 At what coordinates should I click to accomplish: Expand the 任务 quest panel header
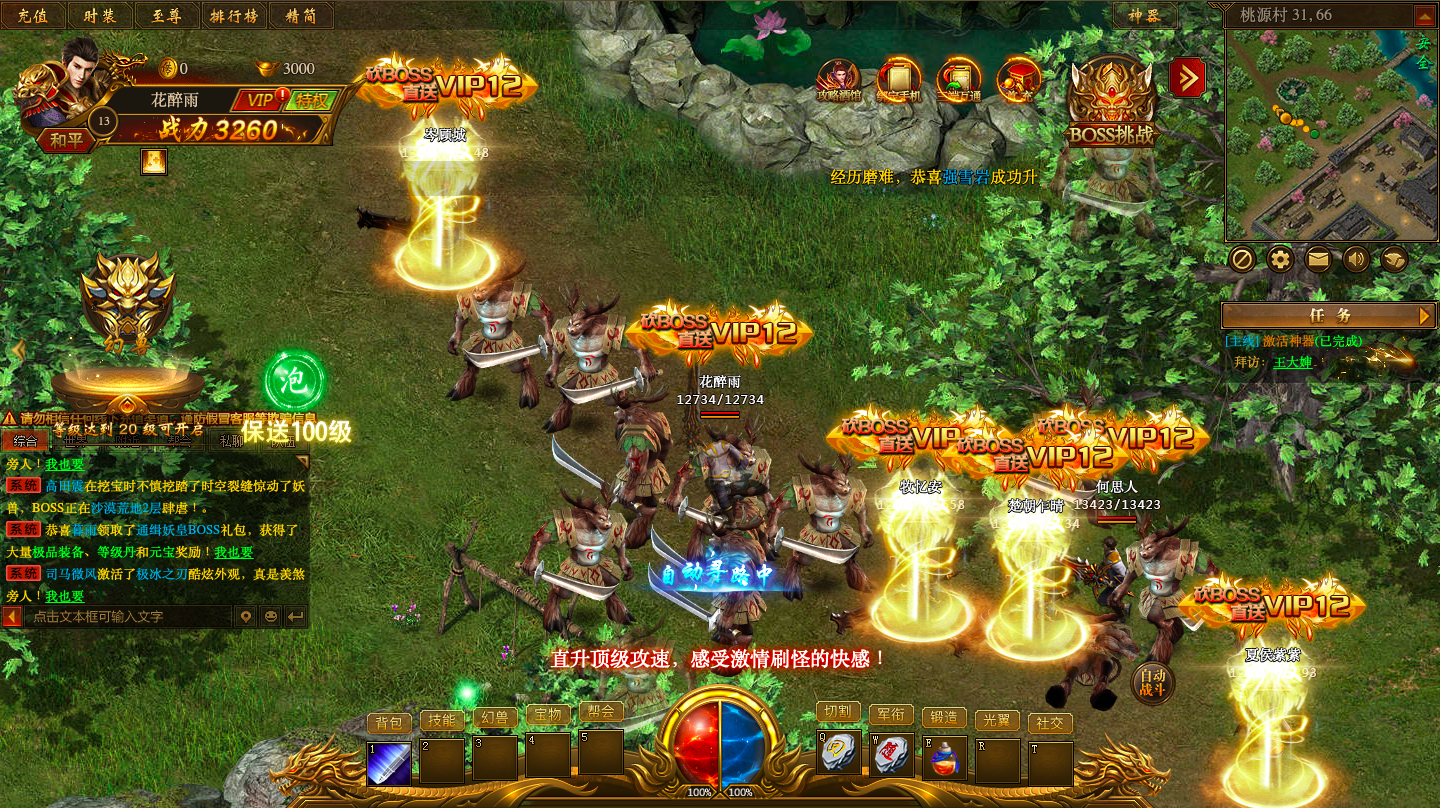point(1329,315)
